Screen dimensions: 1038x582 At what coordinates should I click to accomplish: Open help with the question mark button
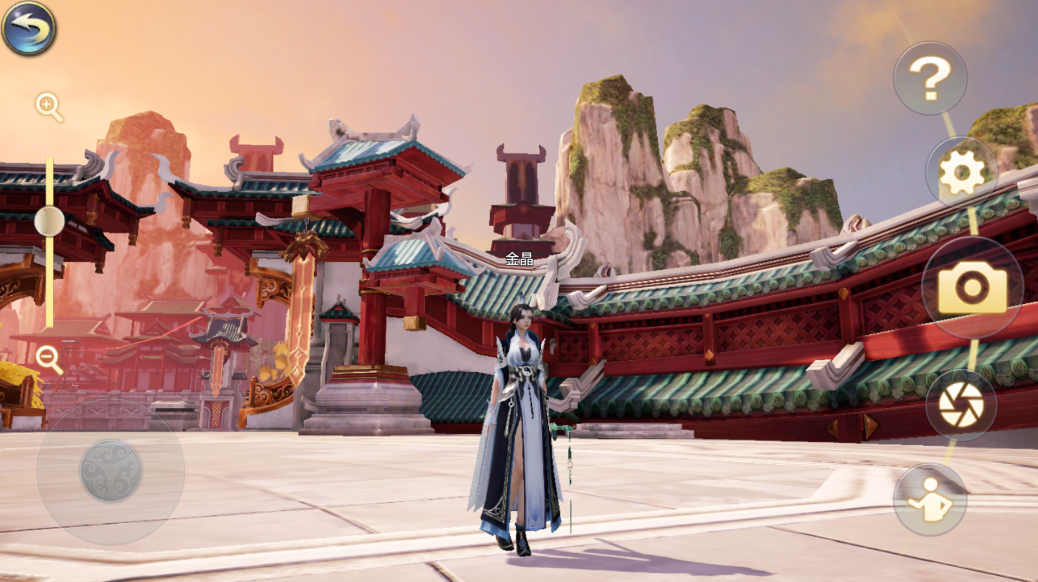coord(929,78)
